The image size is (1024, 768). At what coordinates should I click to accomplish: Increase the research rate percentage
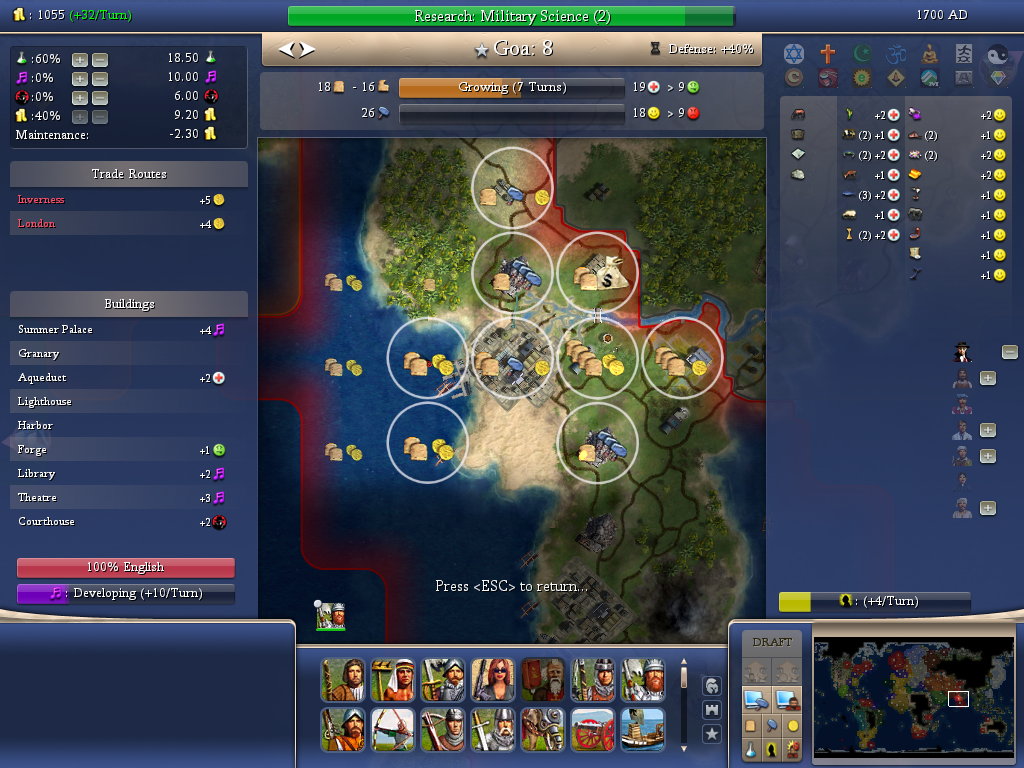click(80, 60)
